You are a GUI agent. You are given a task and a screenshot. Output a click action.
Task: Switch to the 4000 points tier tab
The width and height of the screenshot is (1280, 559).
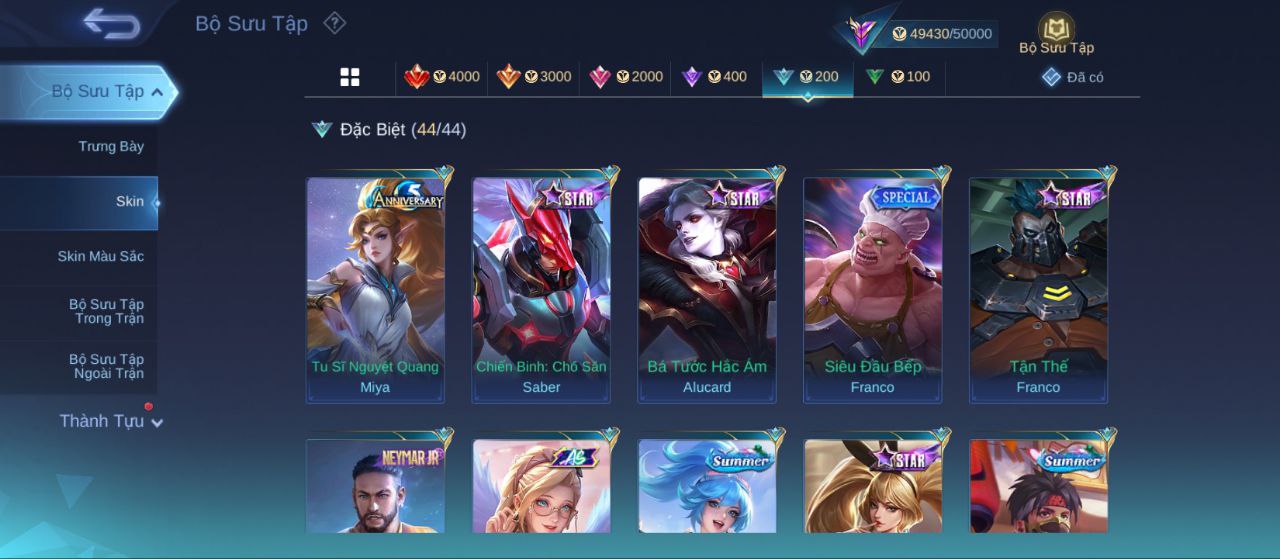[x=442, y=77]
